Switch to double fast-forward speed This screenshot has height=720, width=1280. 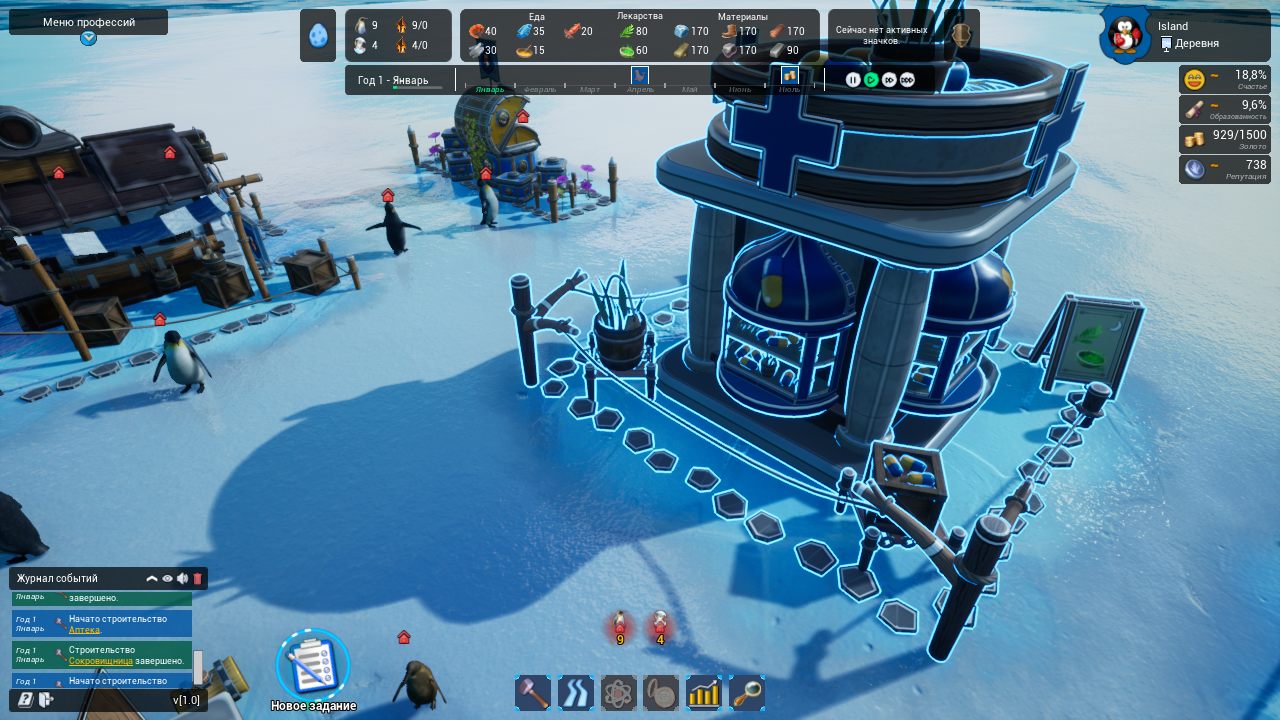[889, 80]
